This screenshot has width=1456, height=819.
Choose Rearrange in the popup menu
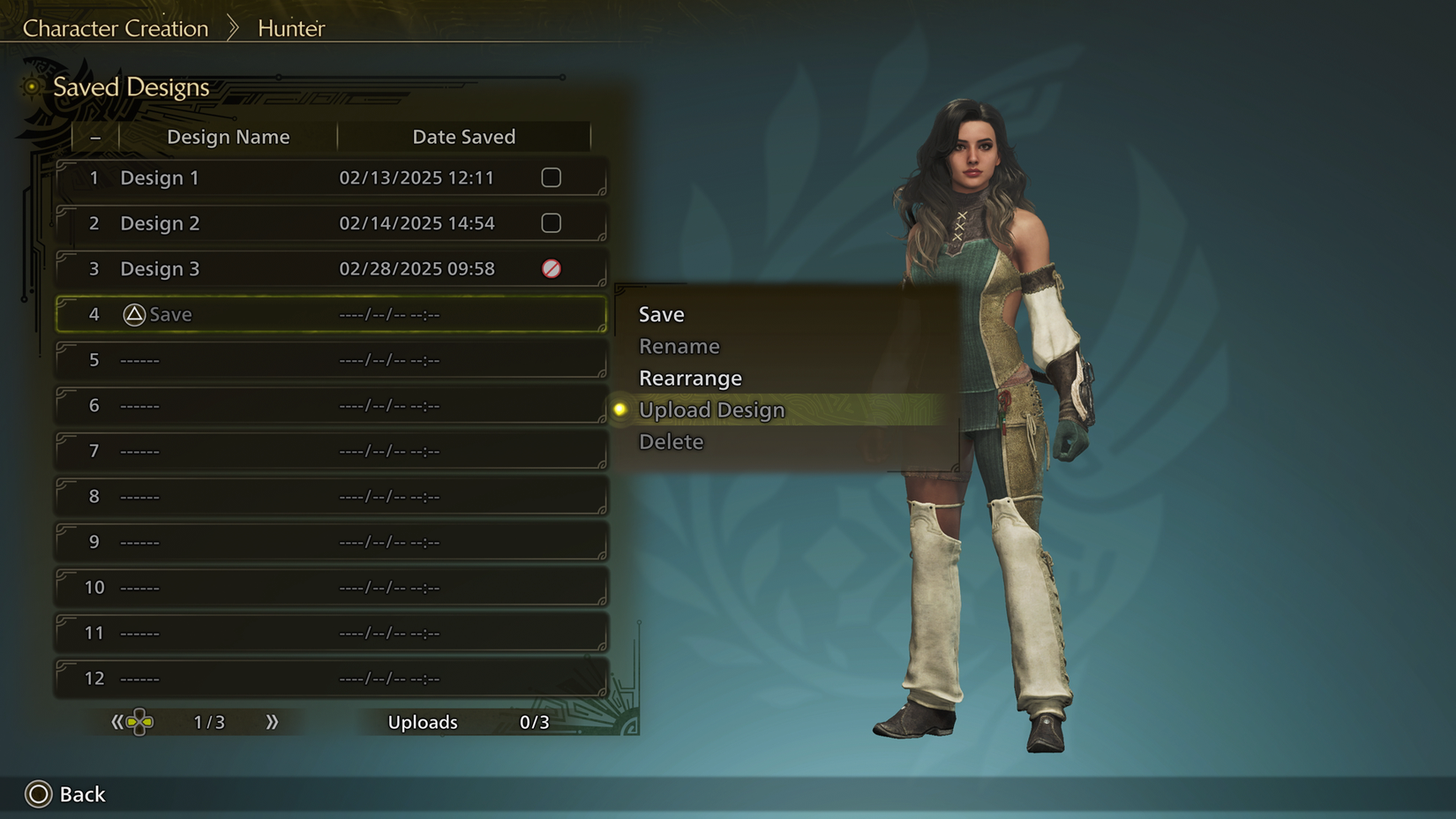tap(690, 378)
